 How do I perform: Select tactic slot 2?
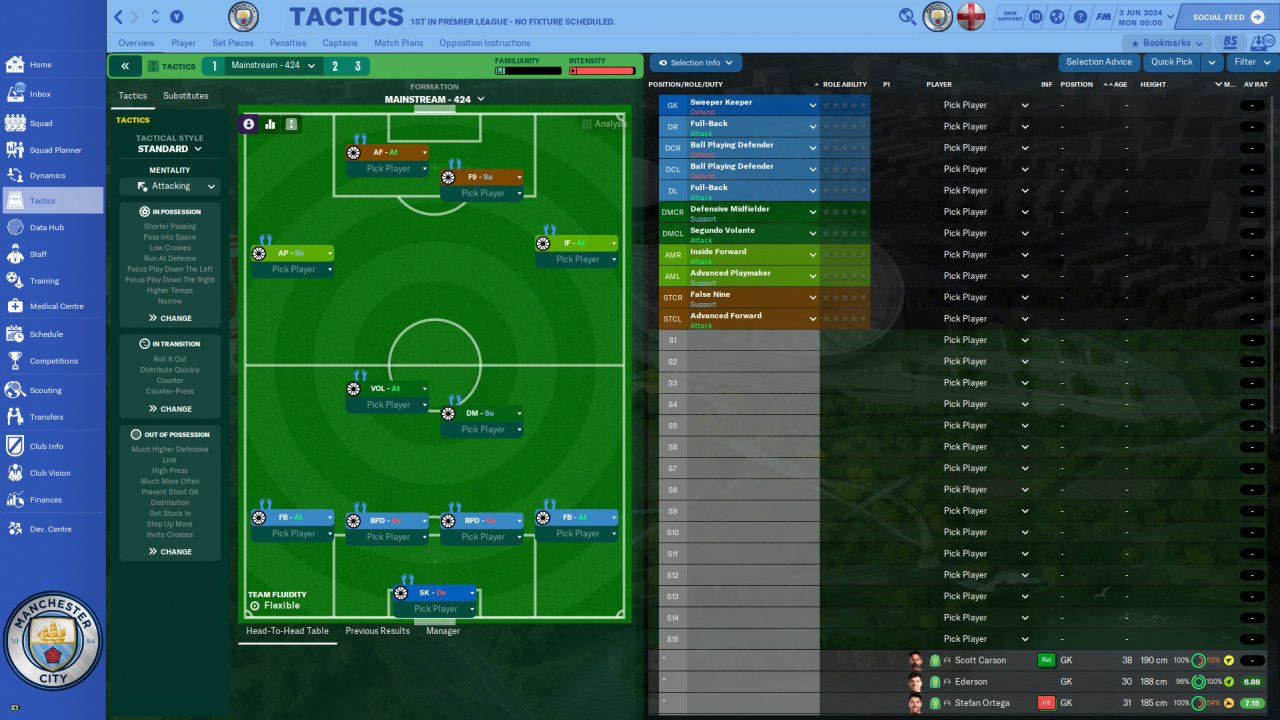coord(334,66)
